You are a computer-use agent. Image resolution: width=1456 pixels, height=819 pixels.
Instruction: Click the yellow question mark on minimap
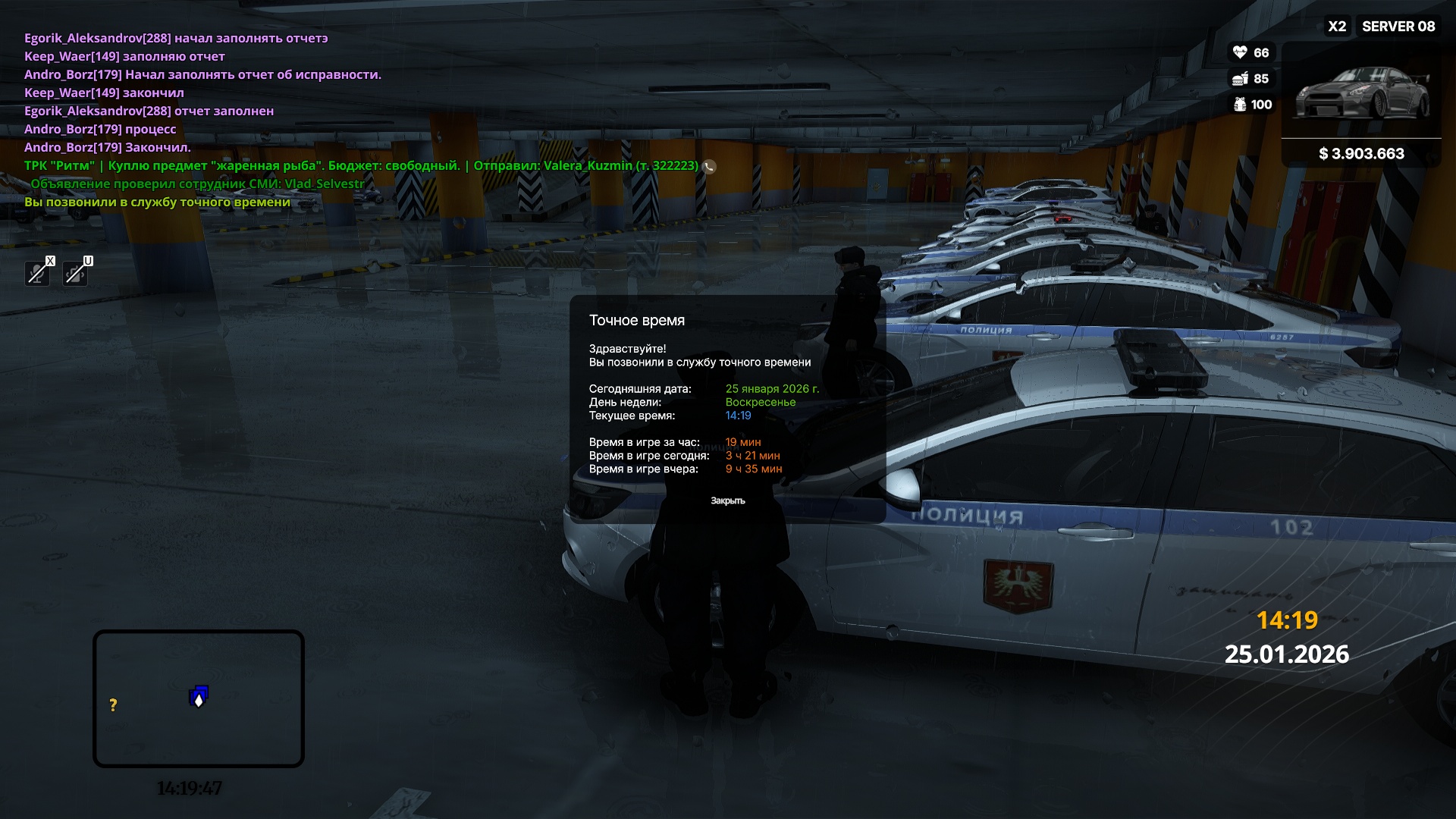coord(113,705)
